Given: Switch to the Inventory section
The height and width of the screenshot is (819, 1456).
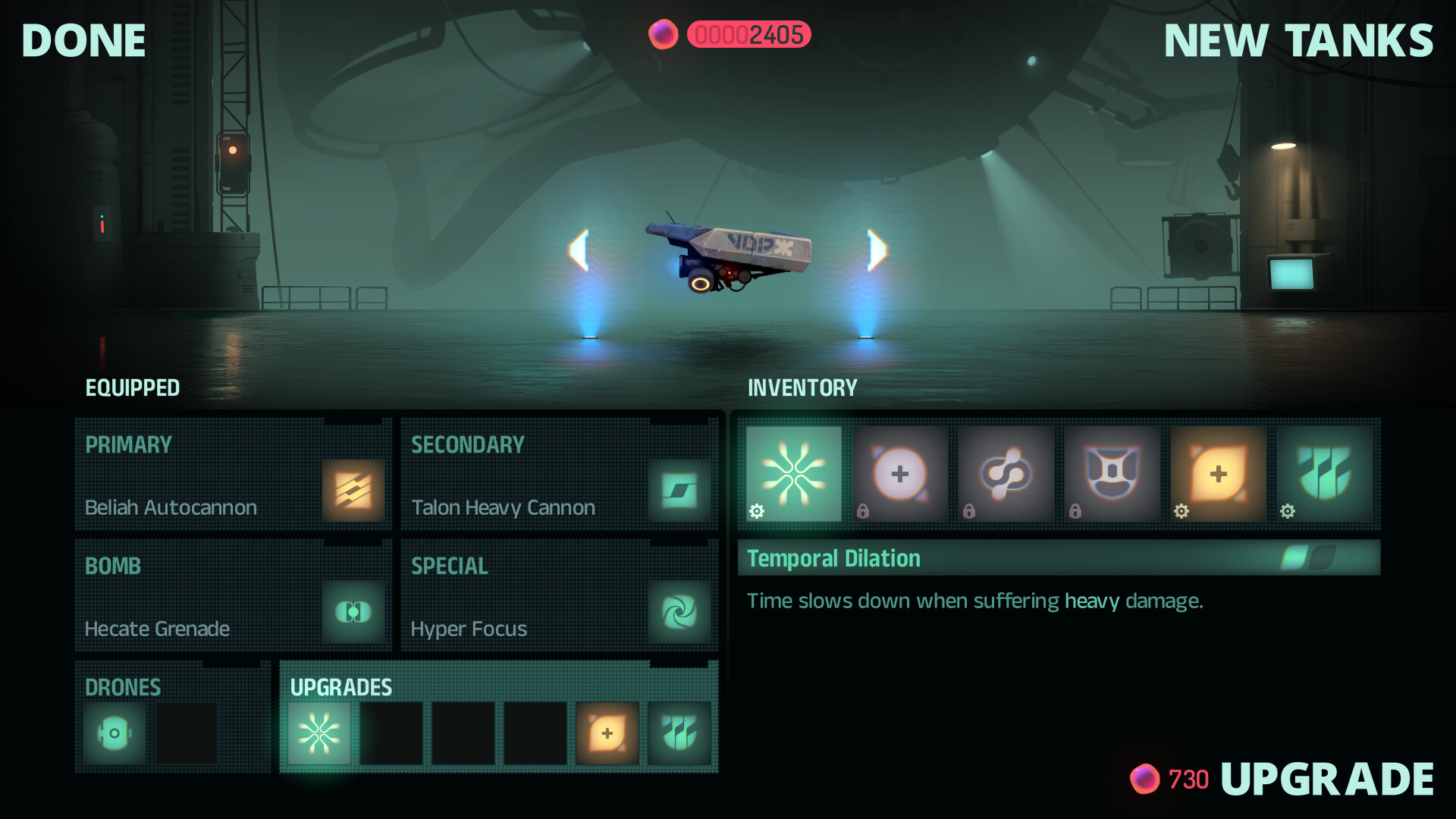Looking at the screenshot, I should click(x=803, y=388).
